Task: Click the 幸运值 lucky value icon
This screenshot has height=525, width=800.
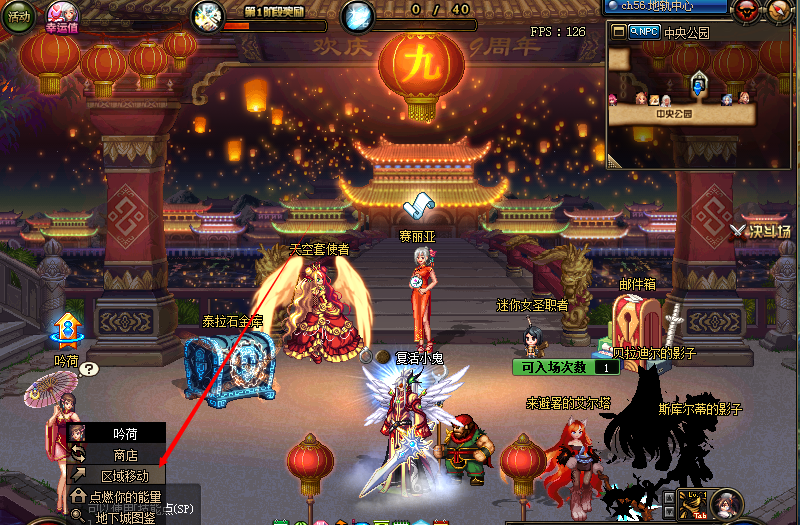Action: click(60, 17)
